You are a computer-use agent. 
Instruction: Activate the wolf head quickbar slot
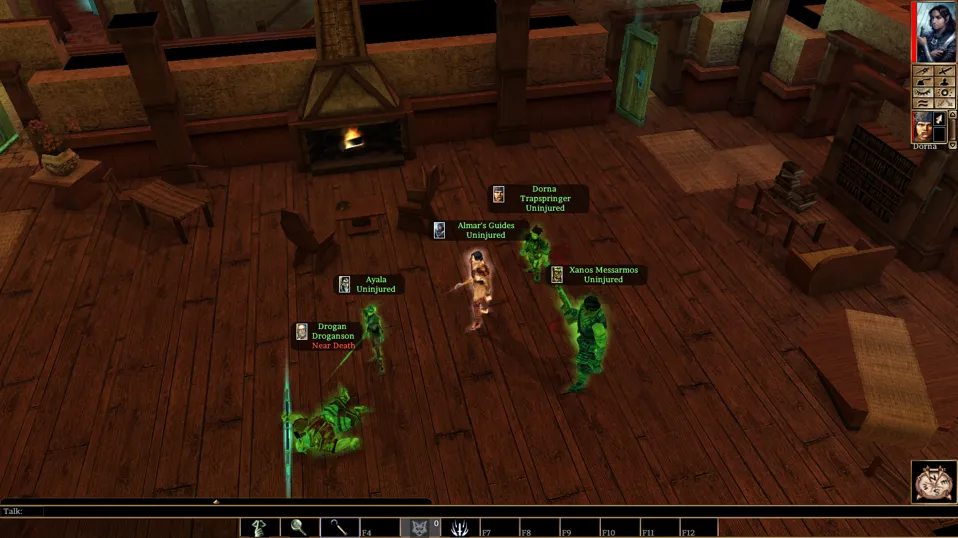pyautogui.click(x=419, y=527)
